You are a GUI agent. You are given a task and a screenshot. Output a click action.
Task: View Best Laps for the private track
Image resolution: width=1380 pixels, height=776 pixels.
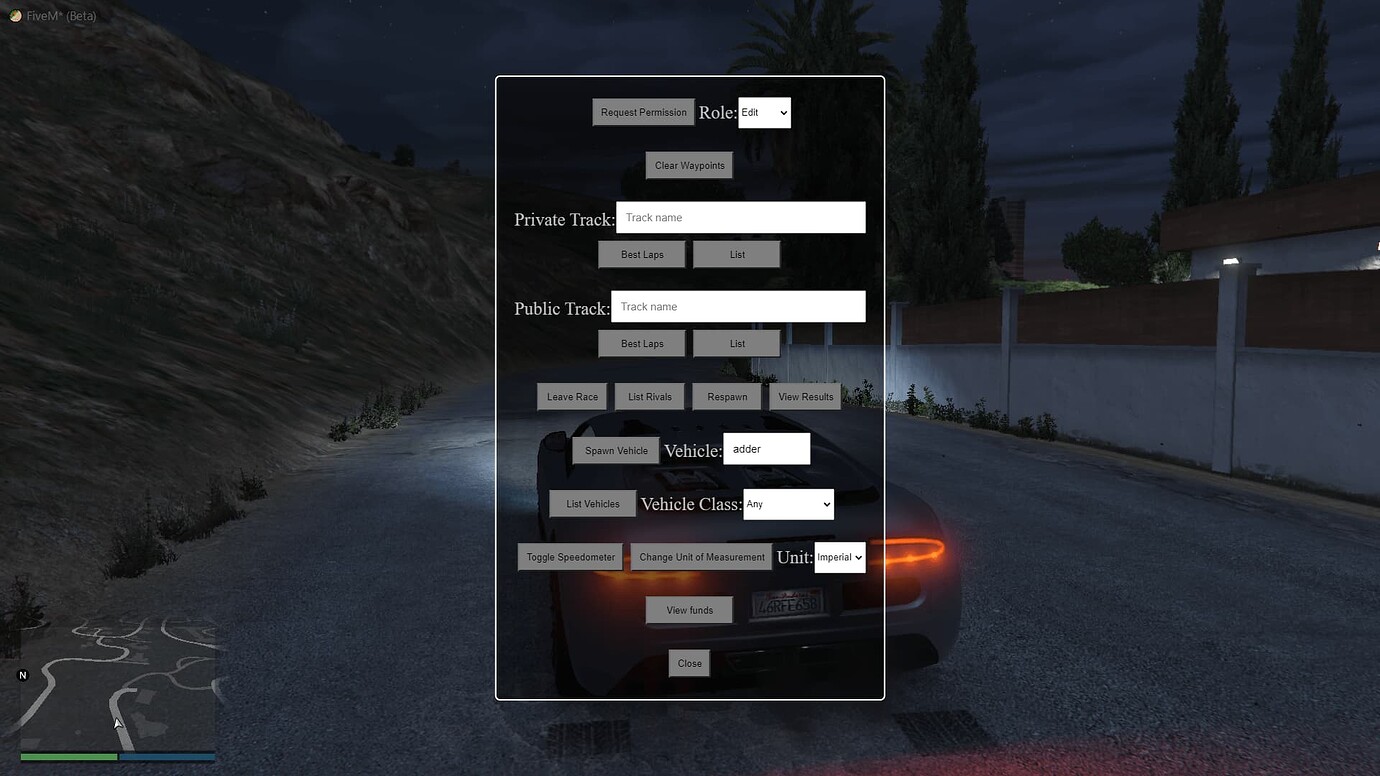coord(641,254)
